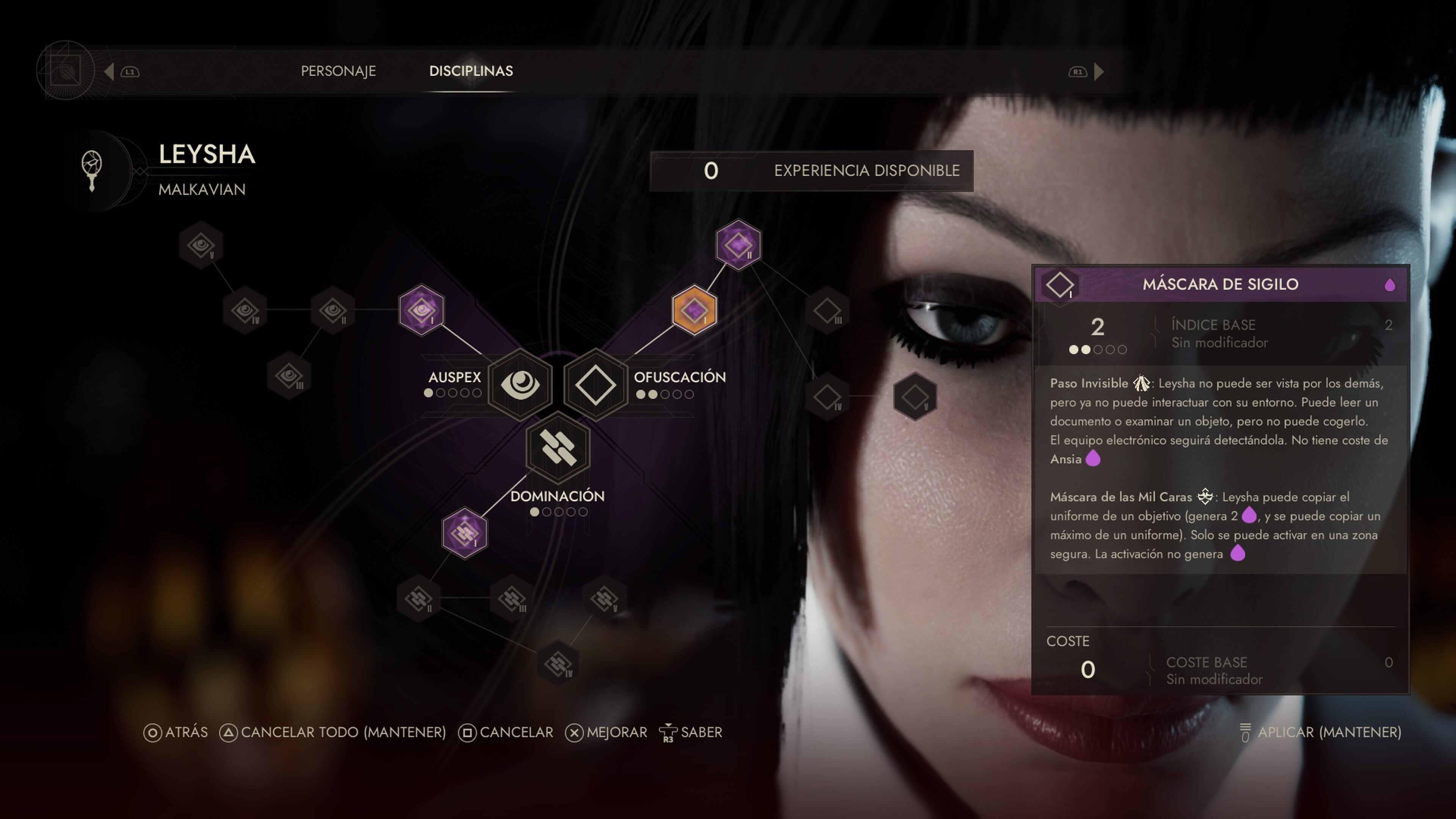
Task: Switch to the Personaje tab
Action: pos(338,71)
